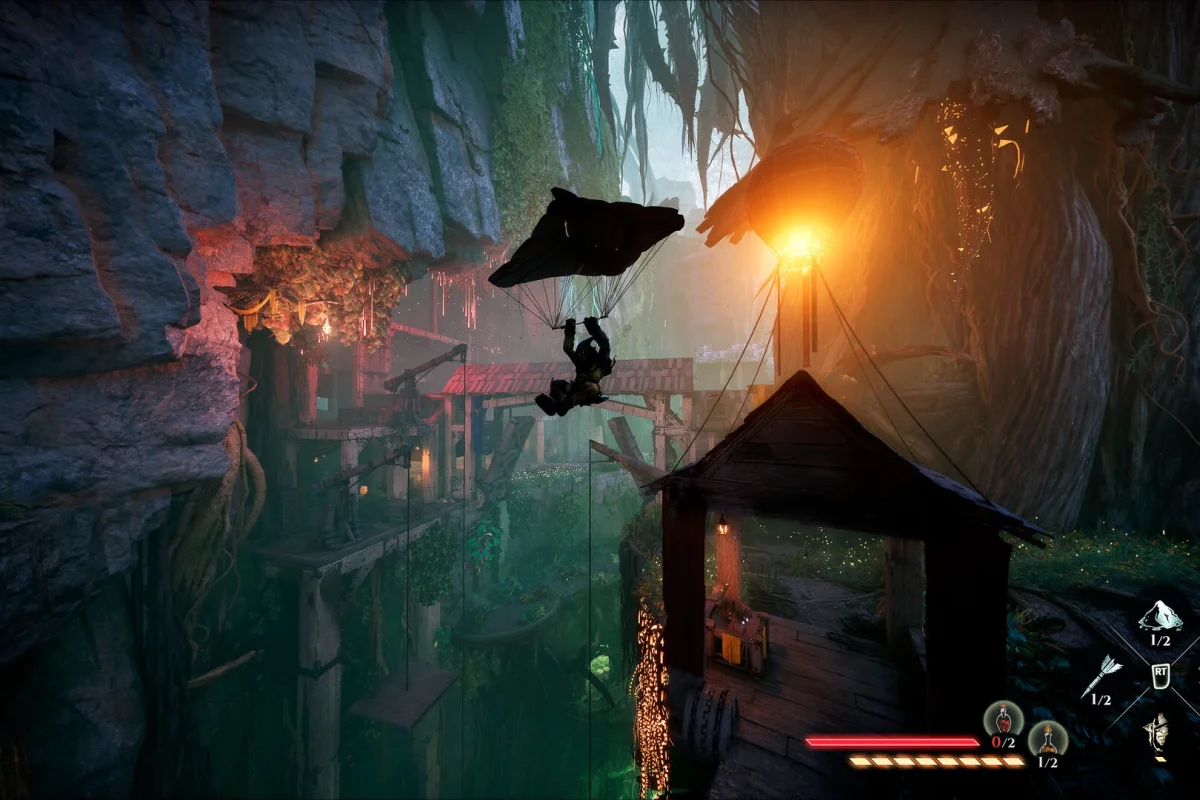The image size is (1200, 800).
Task: Activate the goblin head ability icon
Action: (1159, 733)
